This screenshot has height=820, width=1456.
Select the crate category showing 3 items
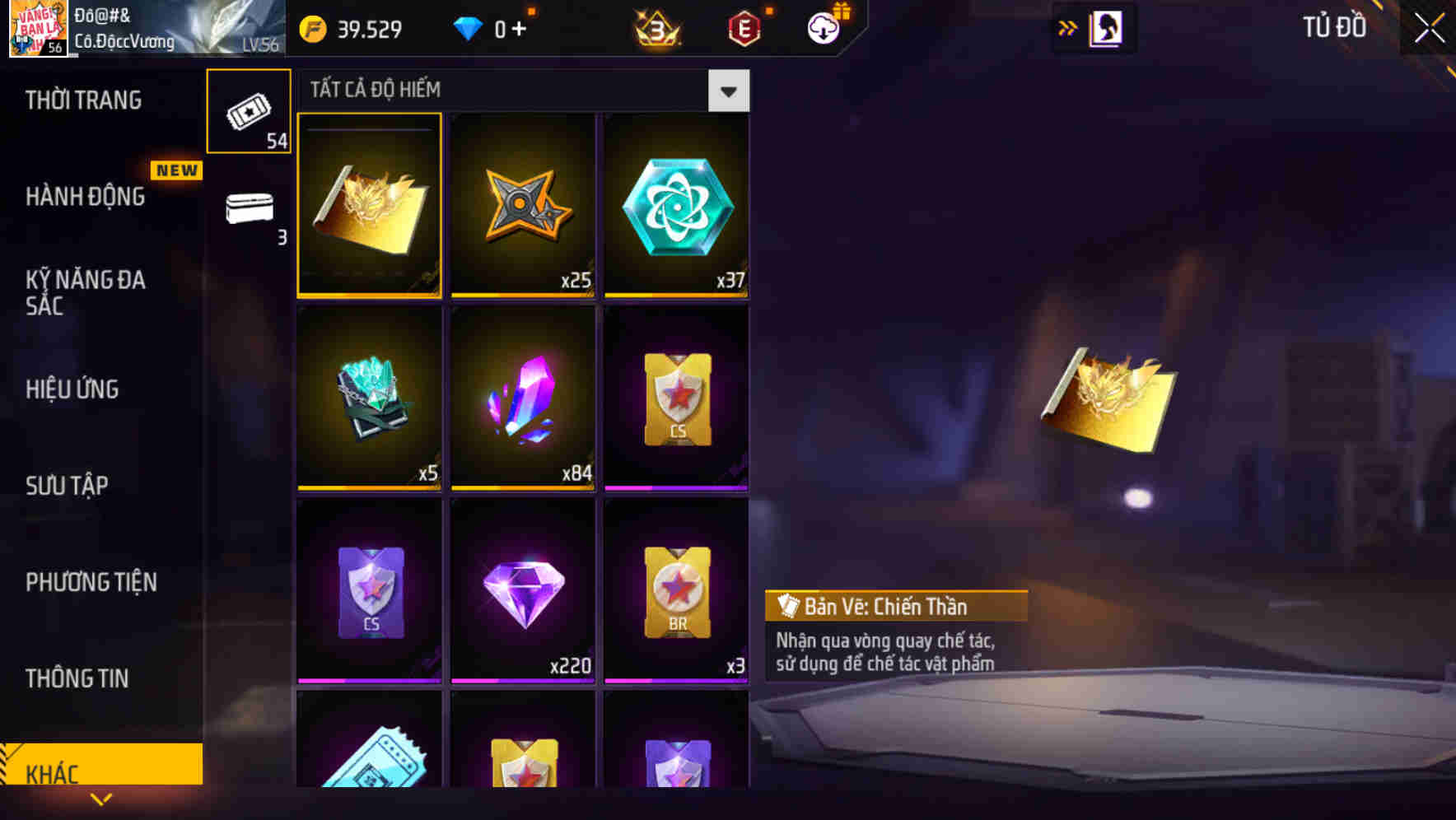(x=249, y=208)
